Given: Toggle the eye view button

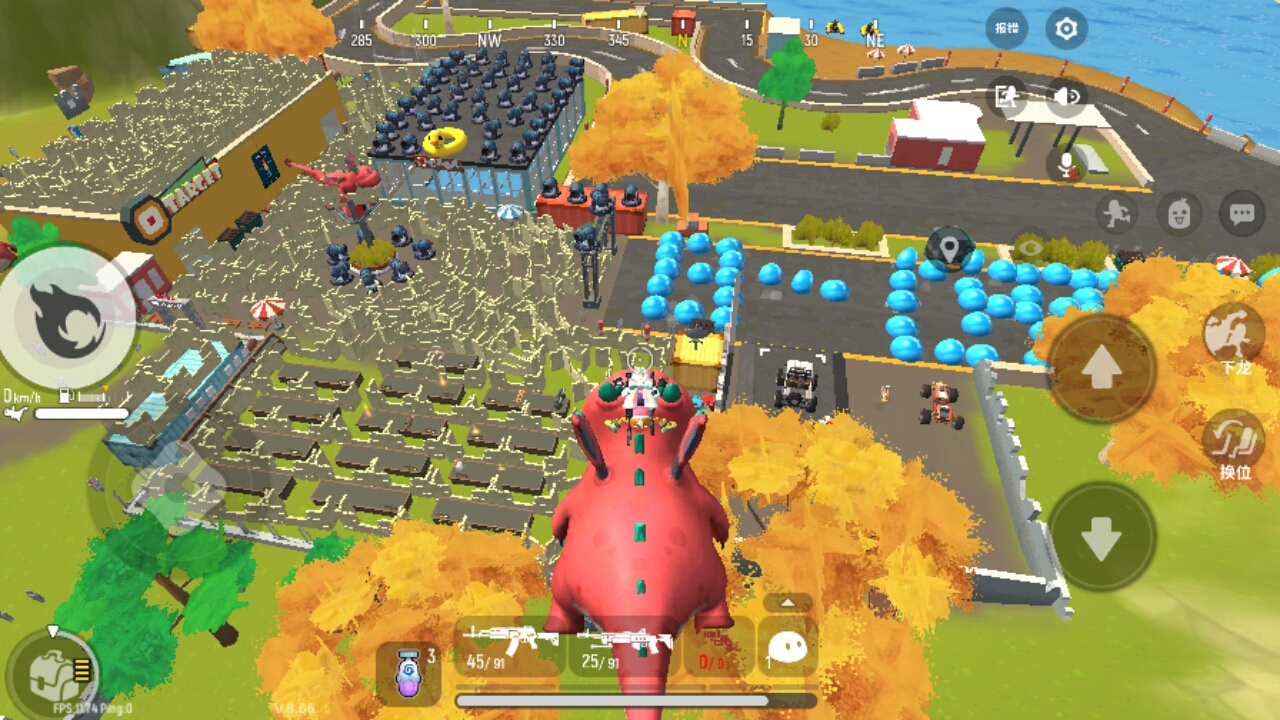Looking at the screenshot, I should tap(1031, 248).
